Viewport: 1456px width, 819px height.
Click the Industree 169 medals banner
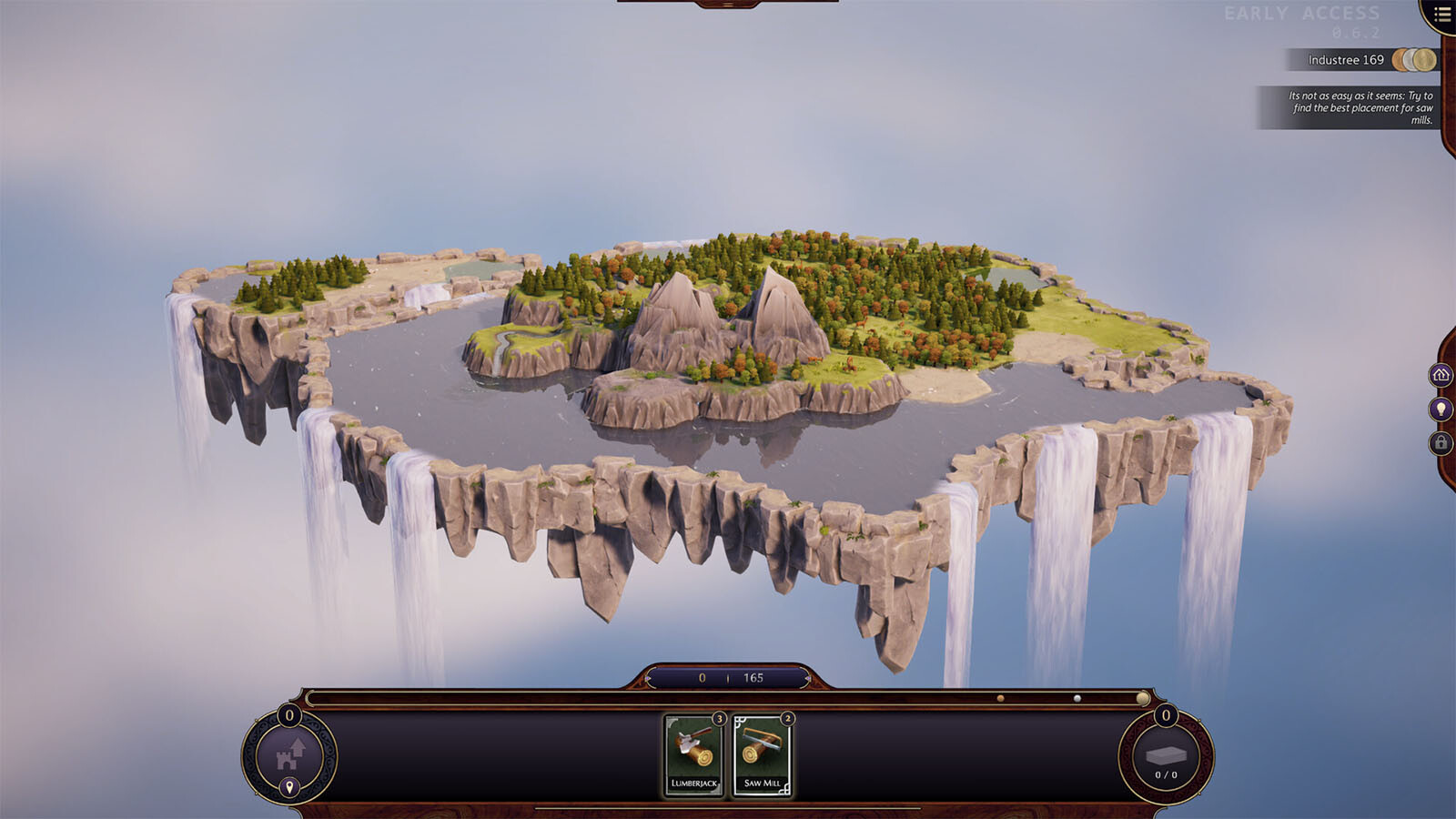1362,60
